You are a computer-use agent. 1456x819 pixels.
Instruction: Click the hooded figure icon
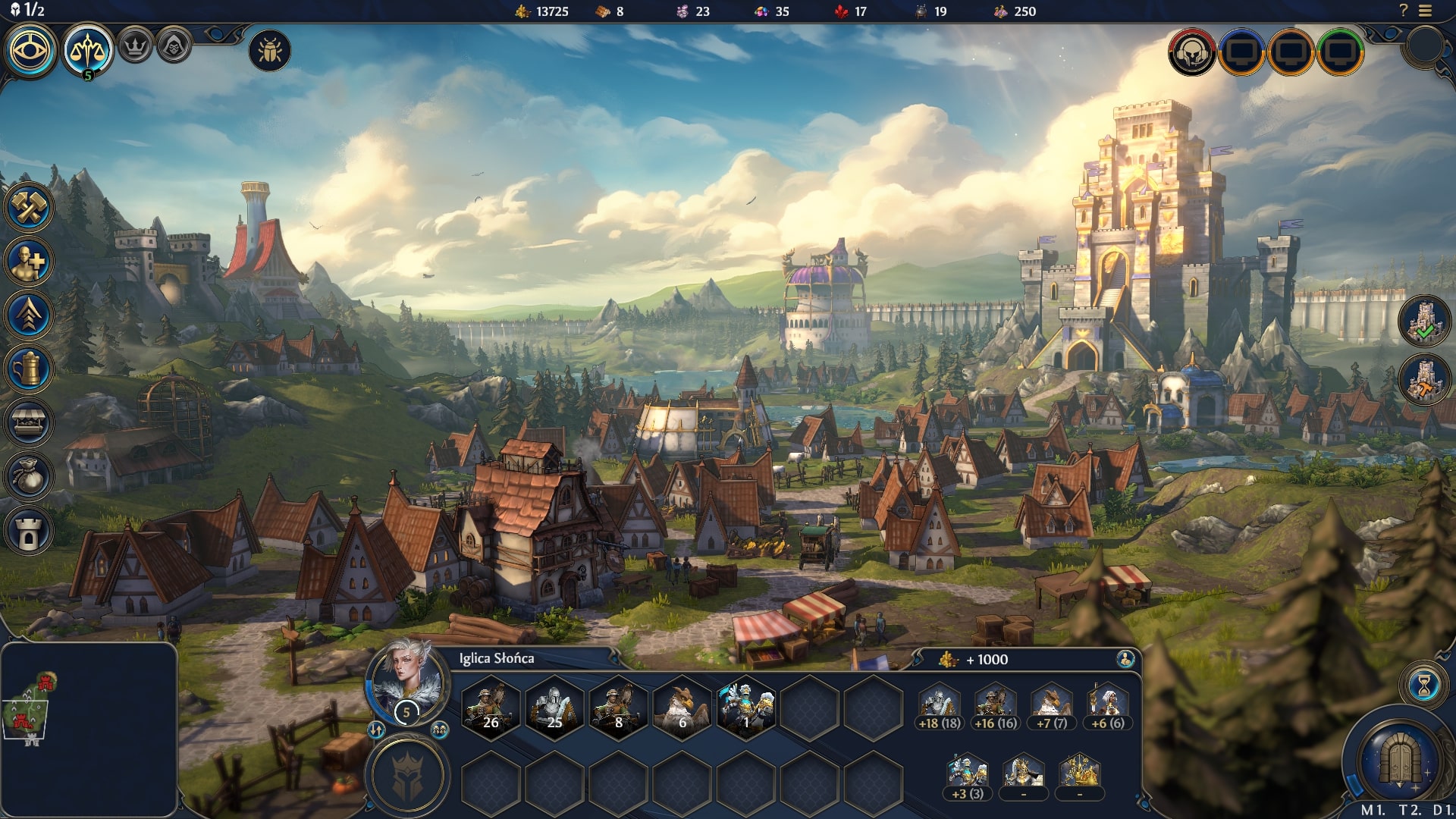[174, 46]
